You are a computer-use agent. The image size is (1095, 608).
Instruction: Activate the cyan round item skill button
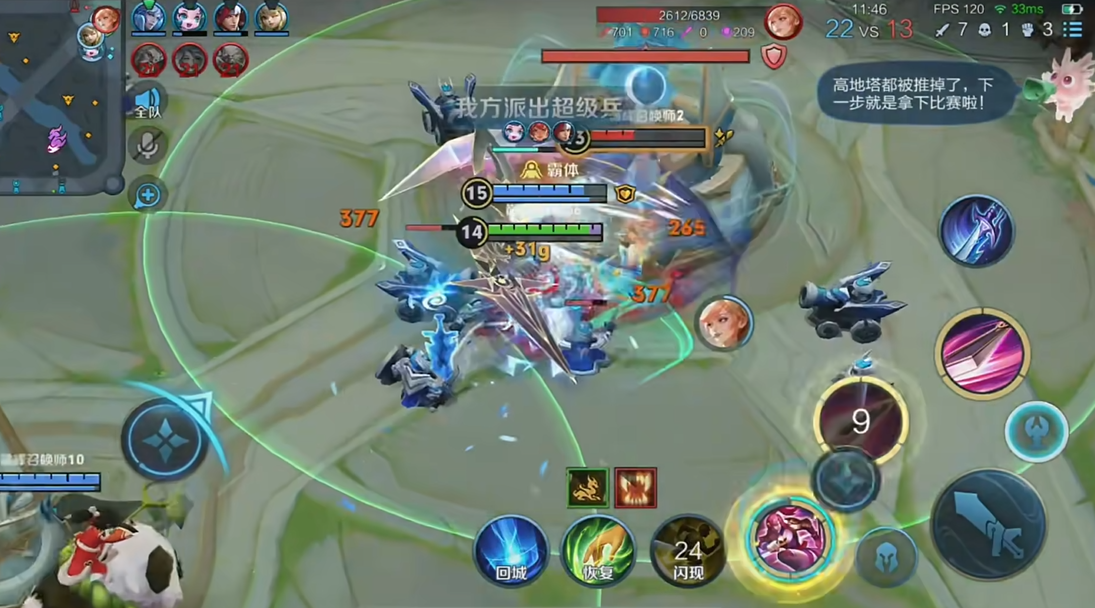[1036, 431]
